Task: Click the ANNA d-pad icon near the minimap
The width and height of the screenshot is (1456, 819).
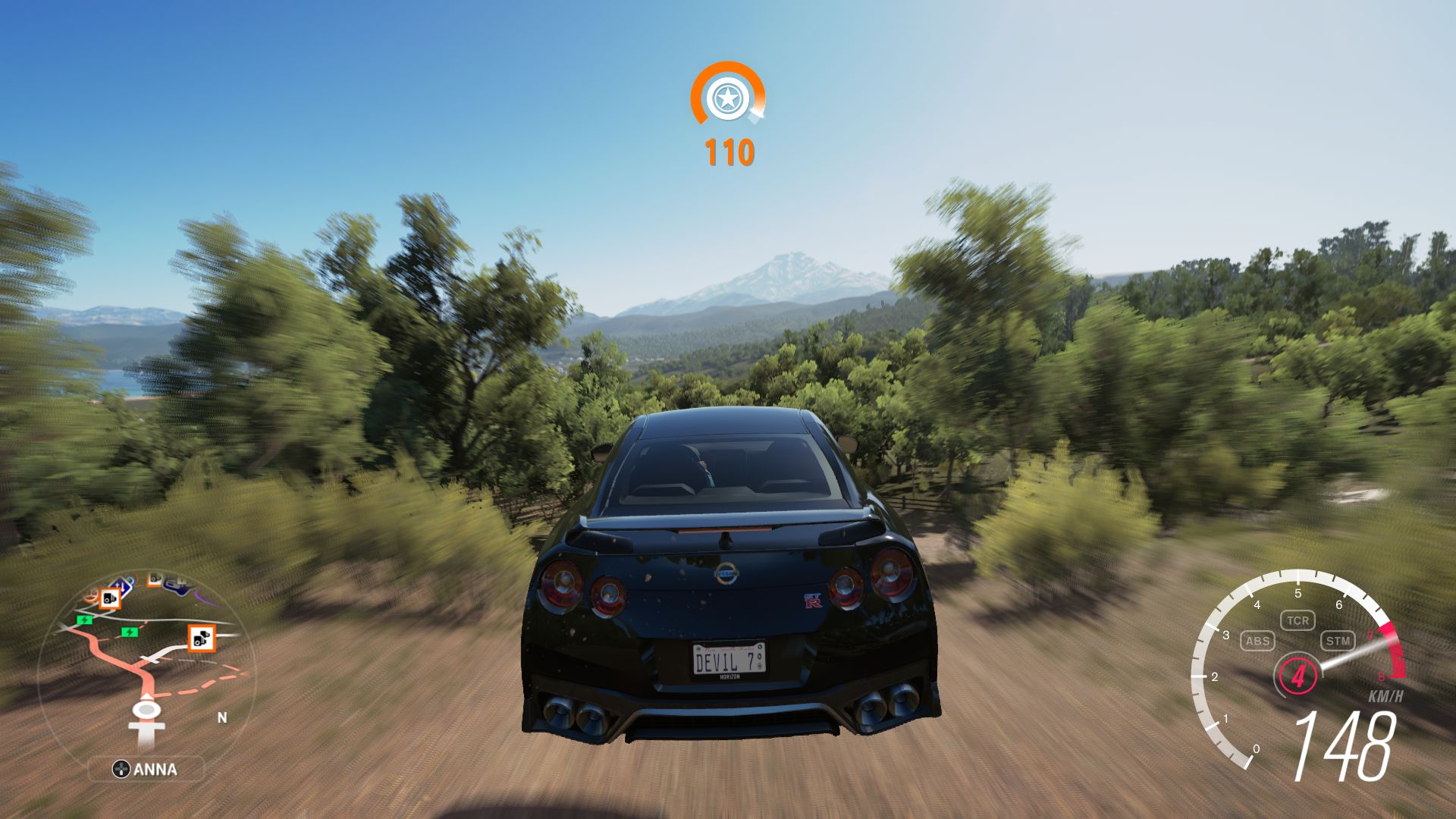Action: 121,769
